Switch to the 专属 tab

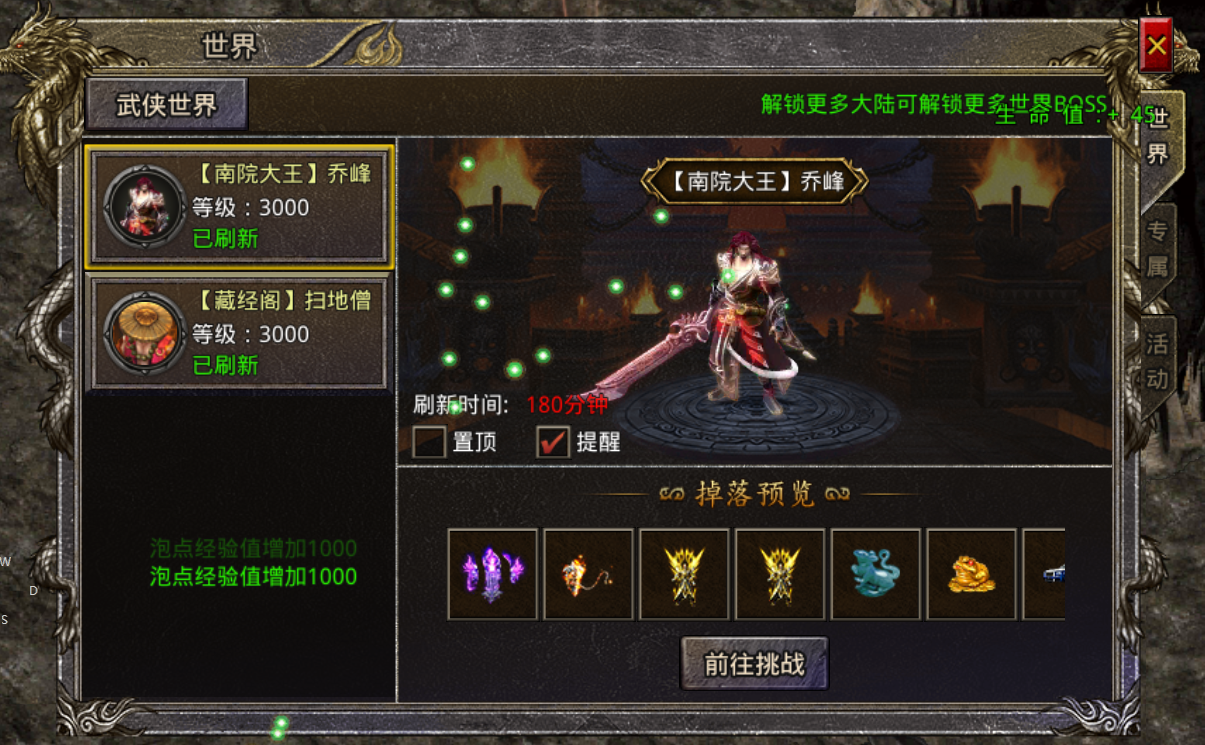[1157, 250]
